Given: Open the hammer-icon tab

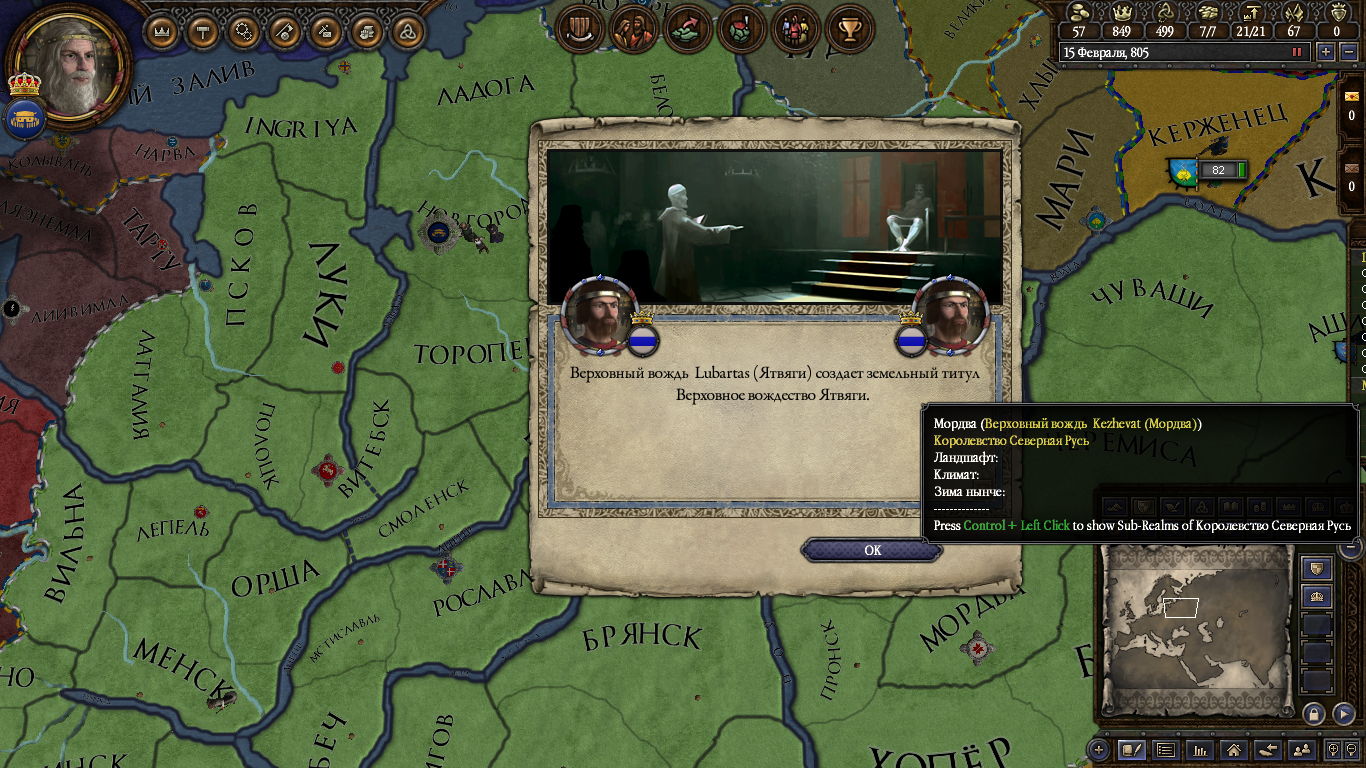Looking at the screenshot, I should (203, 32).
